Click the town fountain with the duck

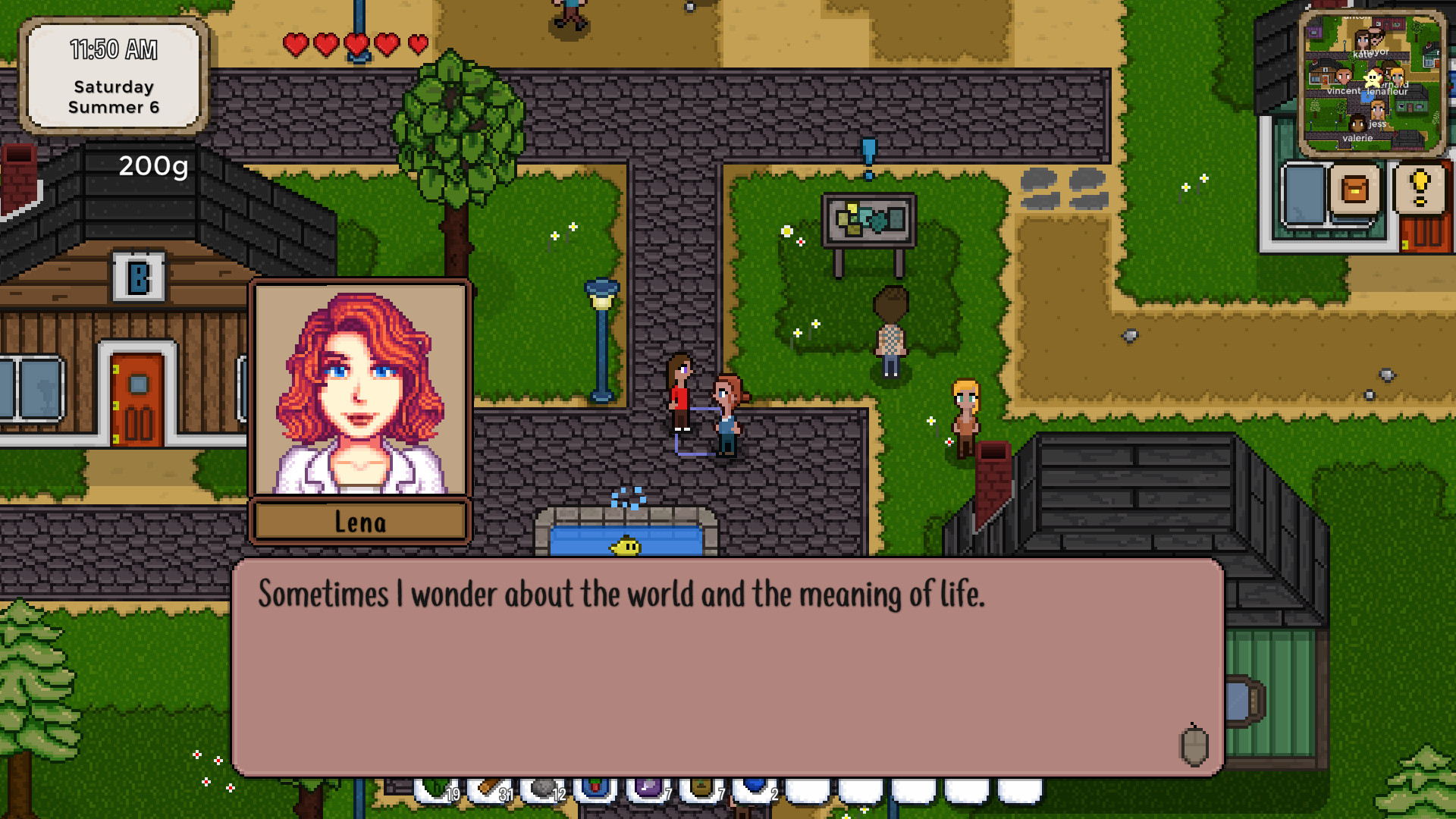coord(626,541)
